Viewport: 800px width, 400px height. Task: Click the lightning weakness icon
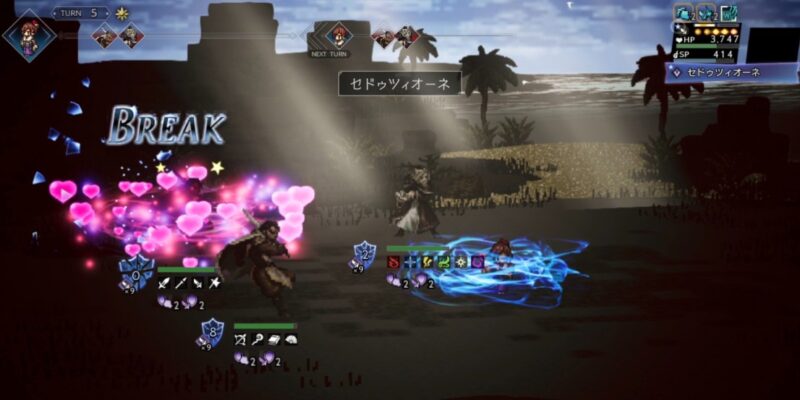(427, 262)
